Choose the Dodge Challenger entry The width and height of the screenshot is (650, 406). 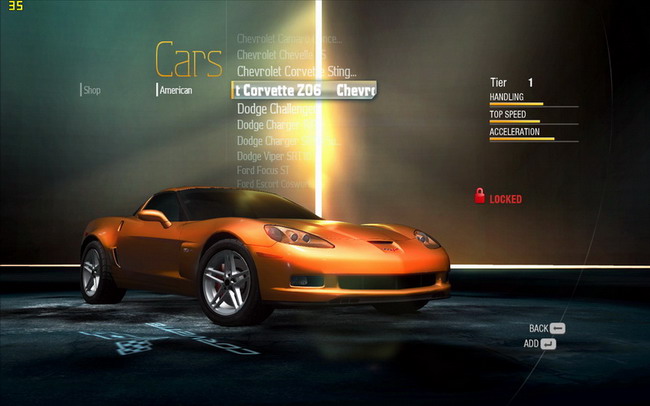point(277,108)
